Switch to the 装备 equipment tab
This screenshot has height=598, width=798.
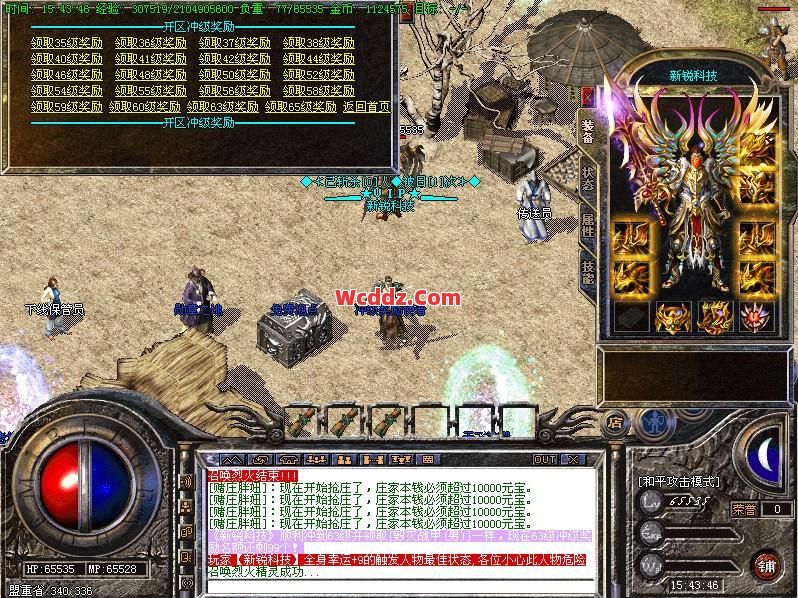click(588, 132)
